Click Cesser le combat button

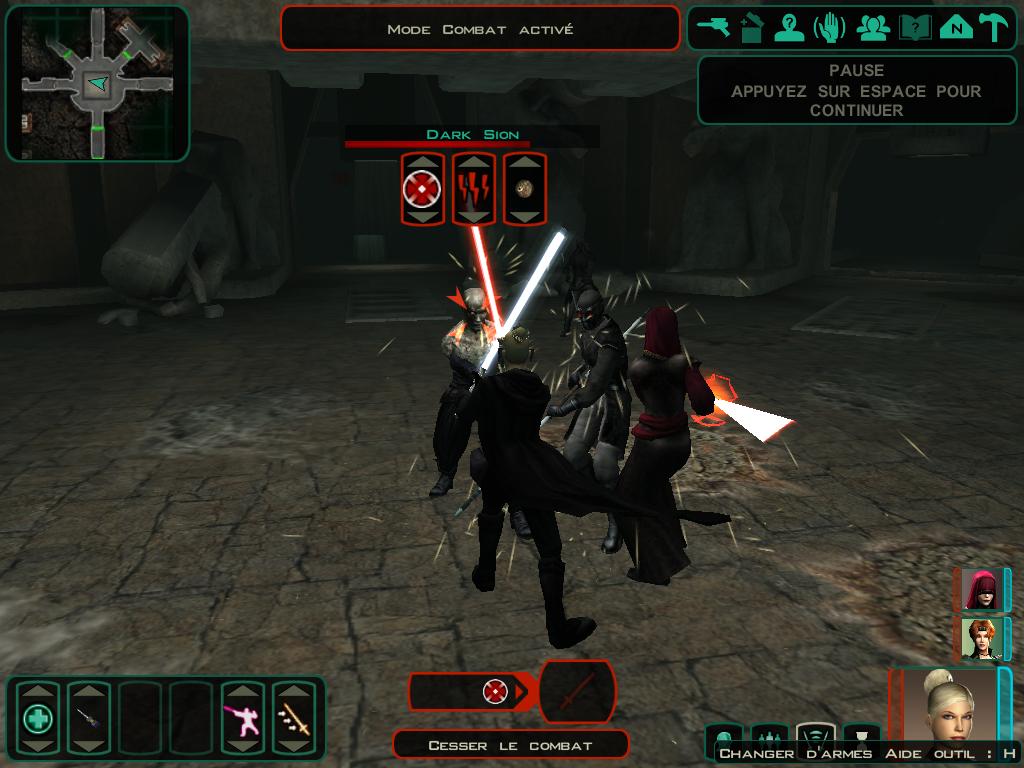(x=510, y=745)
